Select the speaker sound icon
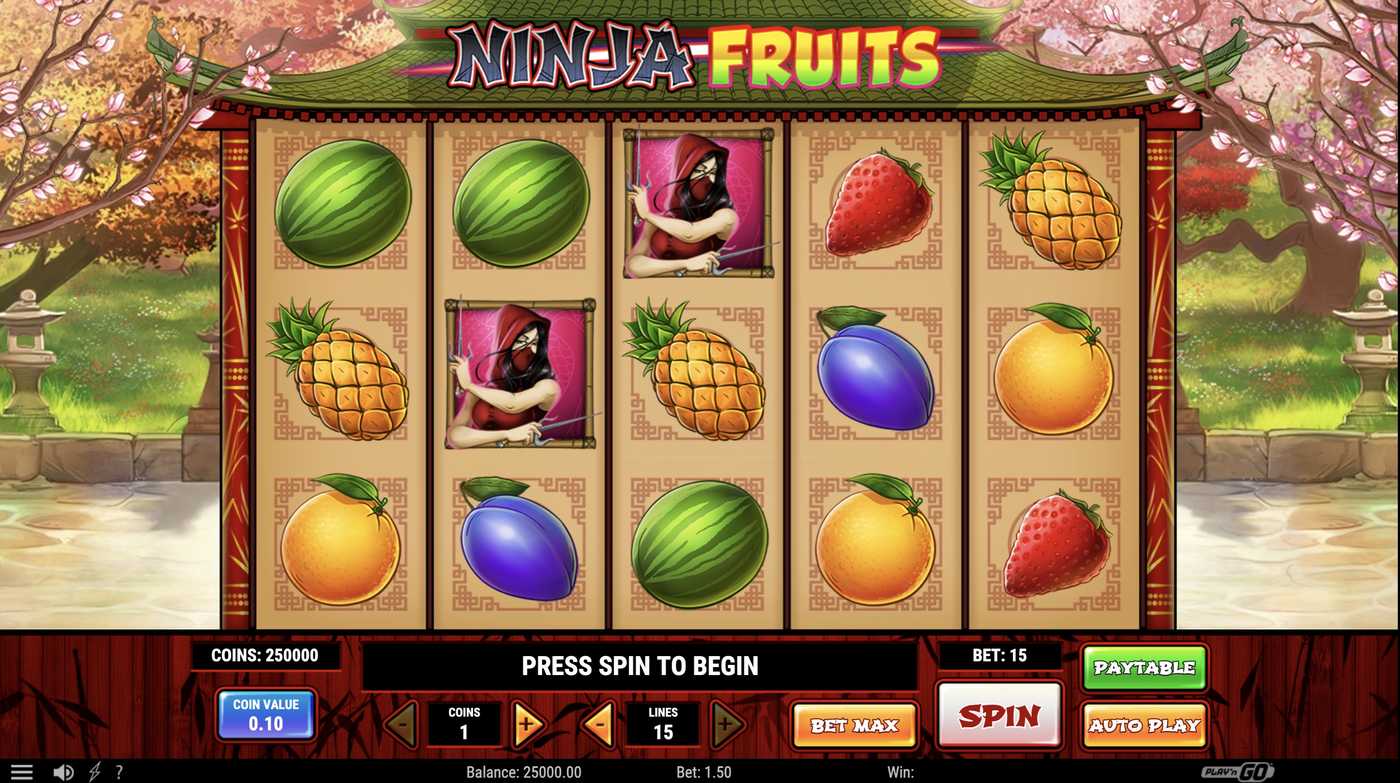This screenshot has height=783, width=1400. 64,770
